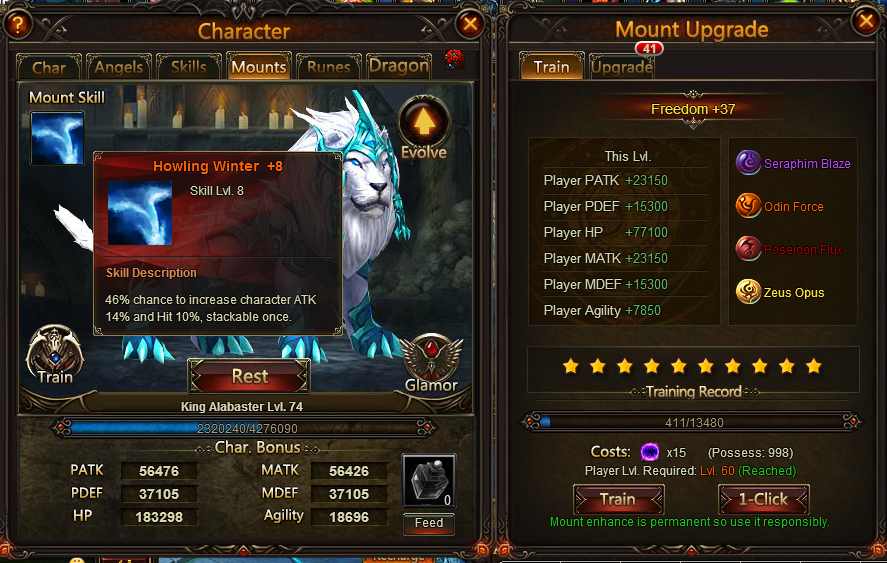Open the Runes tab
This screenshot has height=563, width=887.
[x=328, y=67]
